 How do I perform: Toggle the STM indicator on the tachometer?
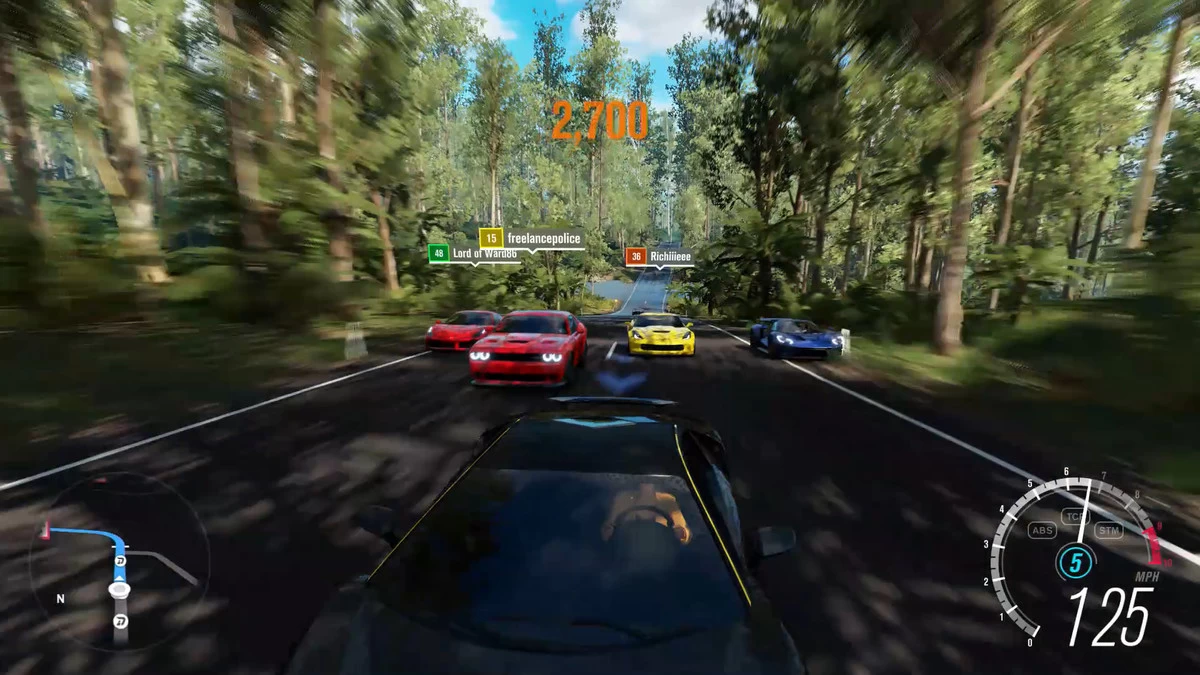(x=1108, y=530)
